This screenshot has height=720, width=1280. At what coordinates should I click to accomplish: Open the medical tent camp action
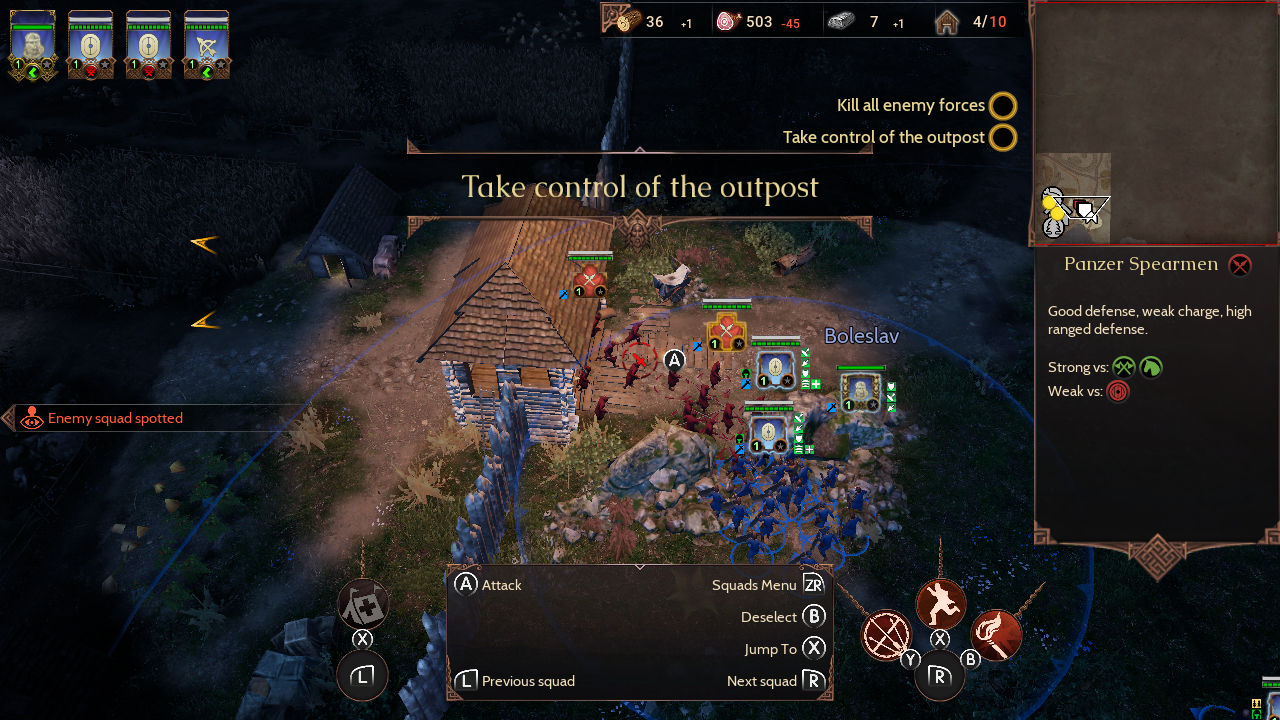362,602
